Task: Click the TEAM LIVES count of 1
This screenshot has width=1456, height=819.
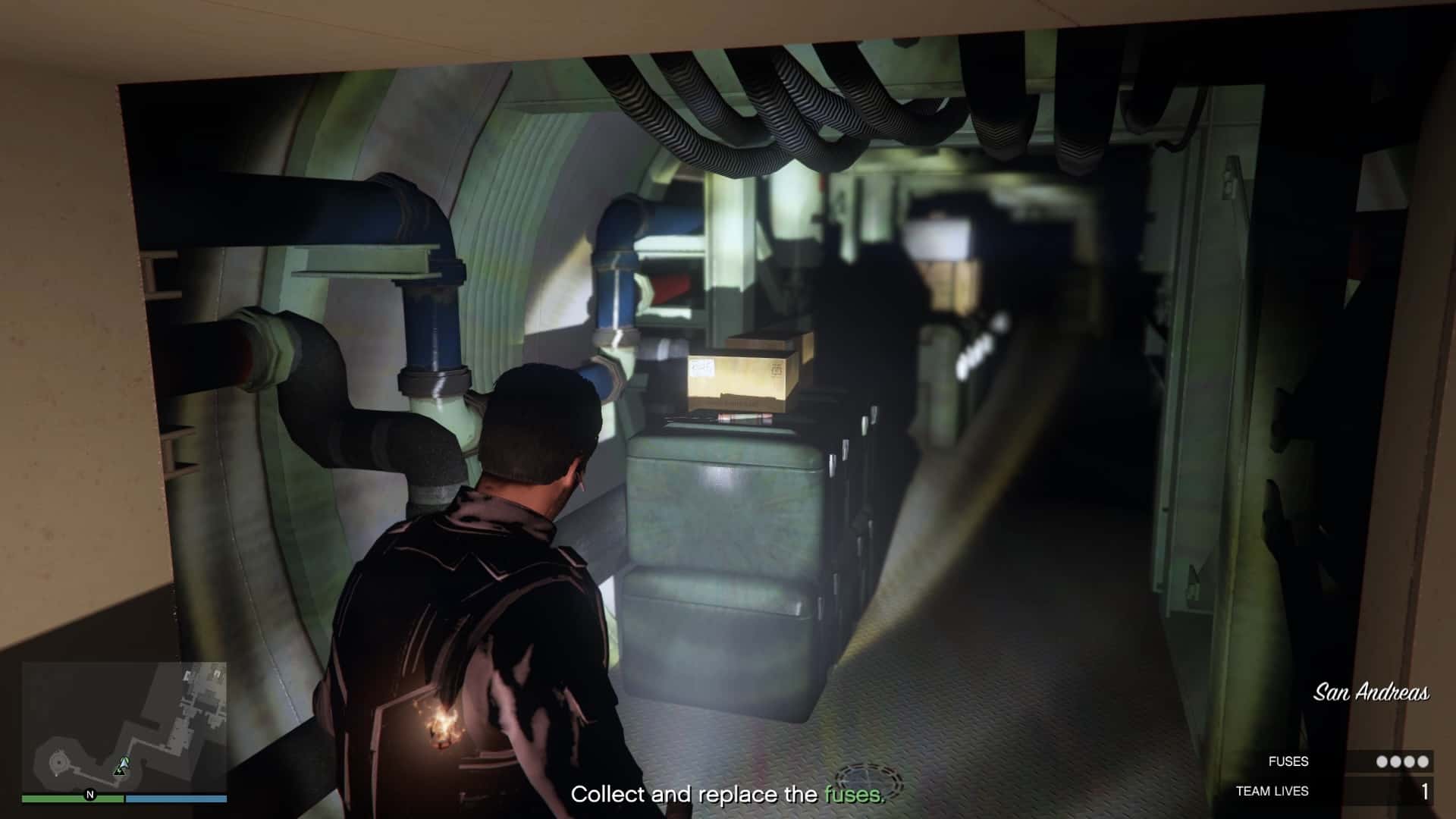Action: click(x=1425, y=791)
